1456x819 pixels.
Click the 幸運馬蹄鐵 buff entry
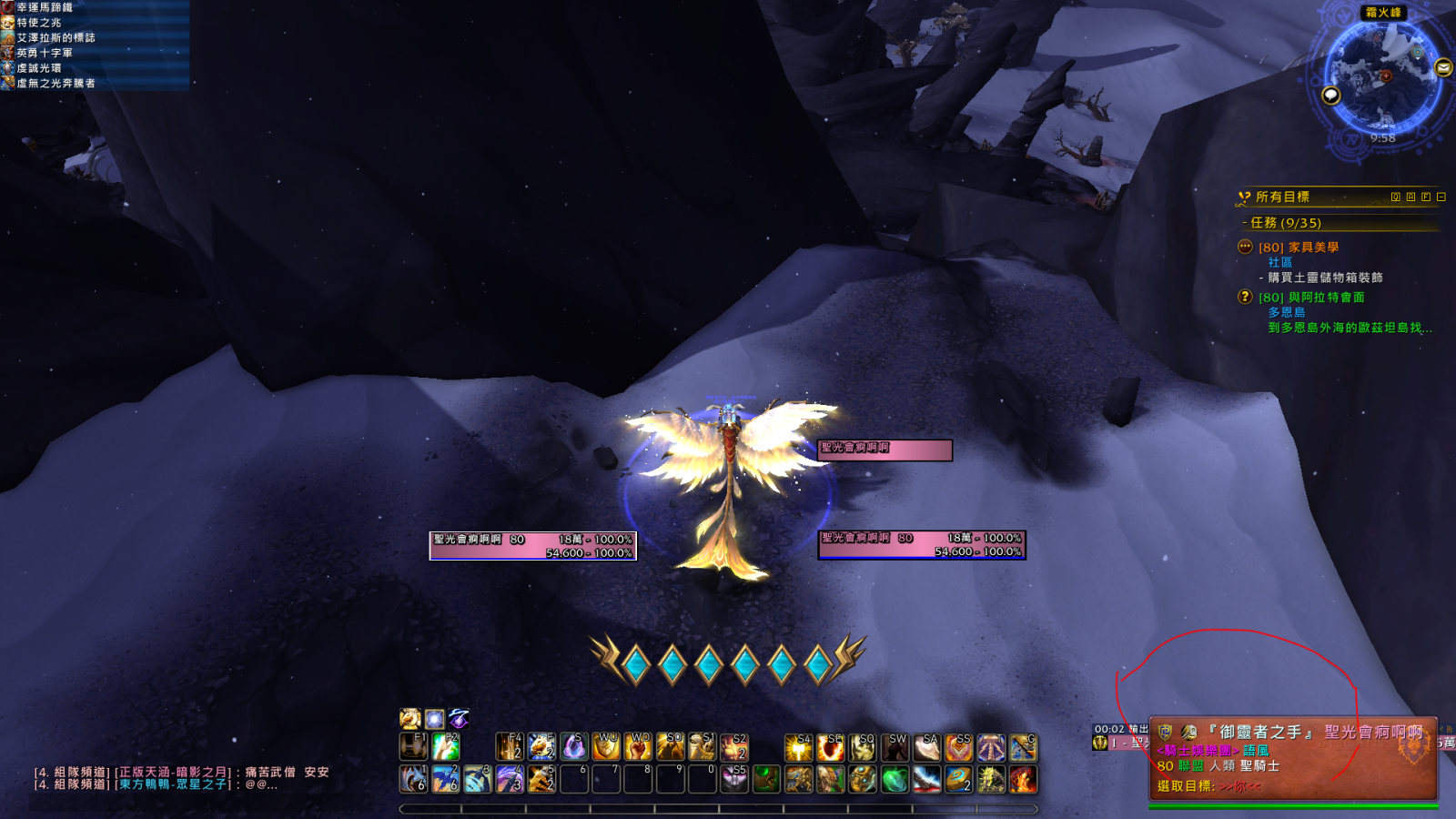(x=44, y=7)
